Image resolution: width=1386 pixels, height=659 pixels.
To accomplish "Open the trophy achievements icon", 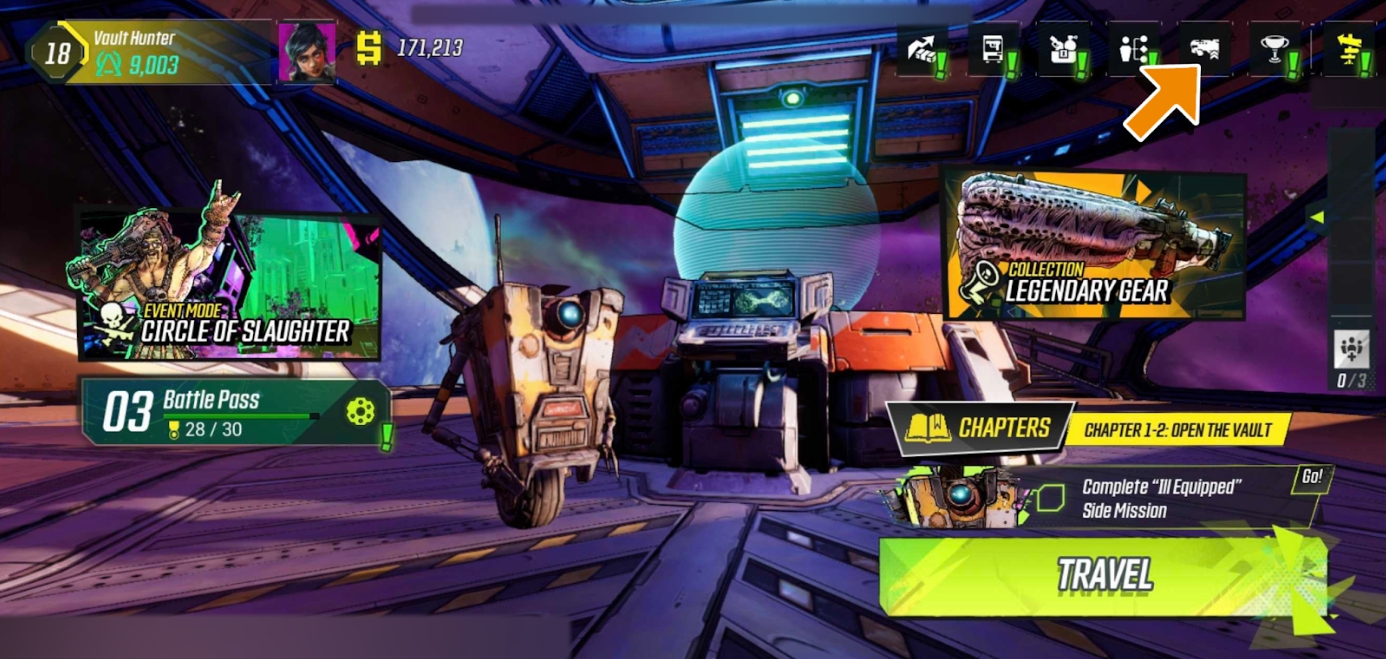I will [1275, 50].
